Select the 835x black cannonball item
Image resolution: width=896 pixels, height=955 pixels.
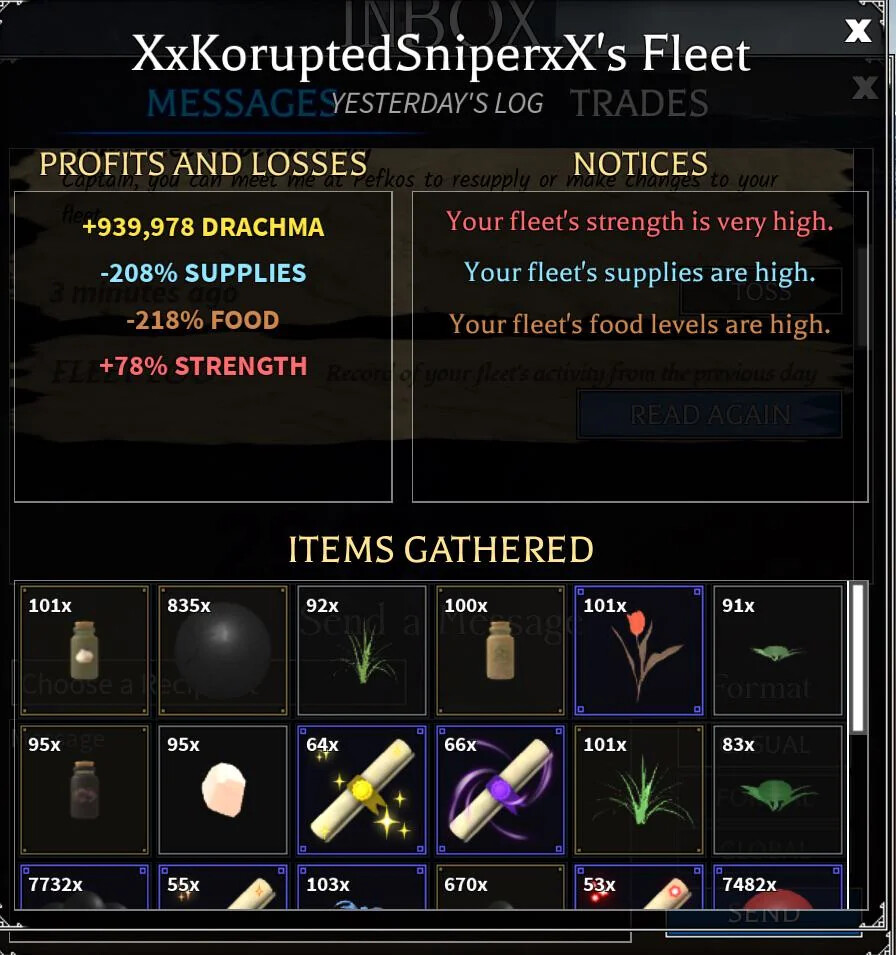(x=223, y=651)
